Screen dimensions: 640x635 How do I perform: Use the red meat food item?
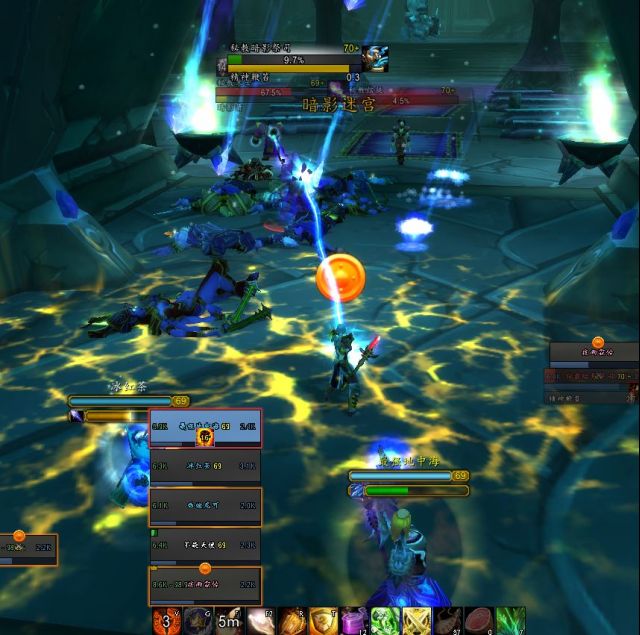(x=479, y=621)
